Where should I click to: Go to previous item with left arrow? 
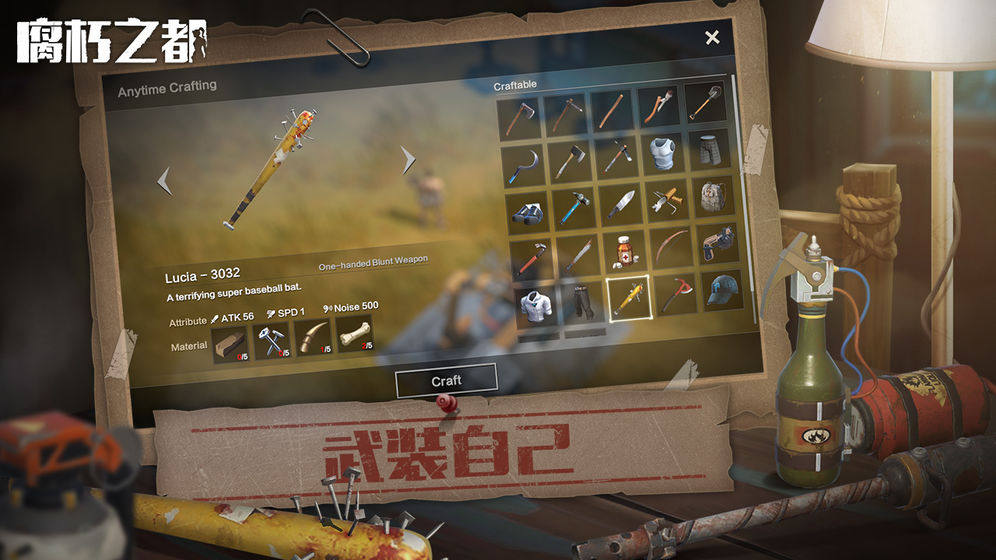point(165,180)
